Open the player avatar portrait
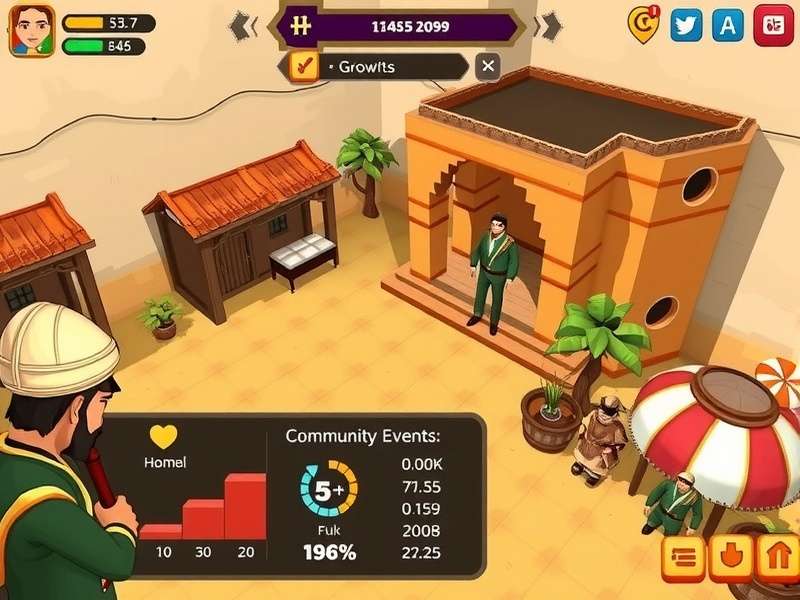 32,30
